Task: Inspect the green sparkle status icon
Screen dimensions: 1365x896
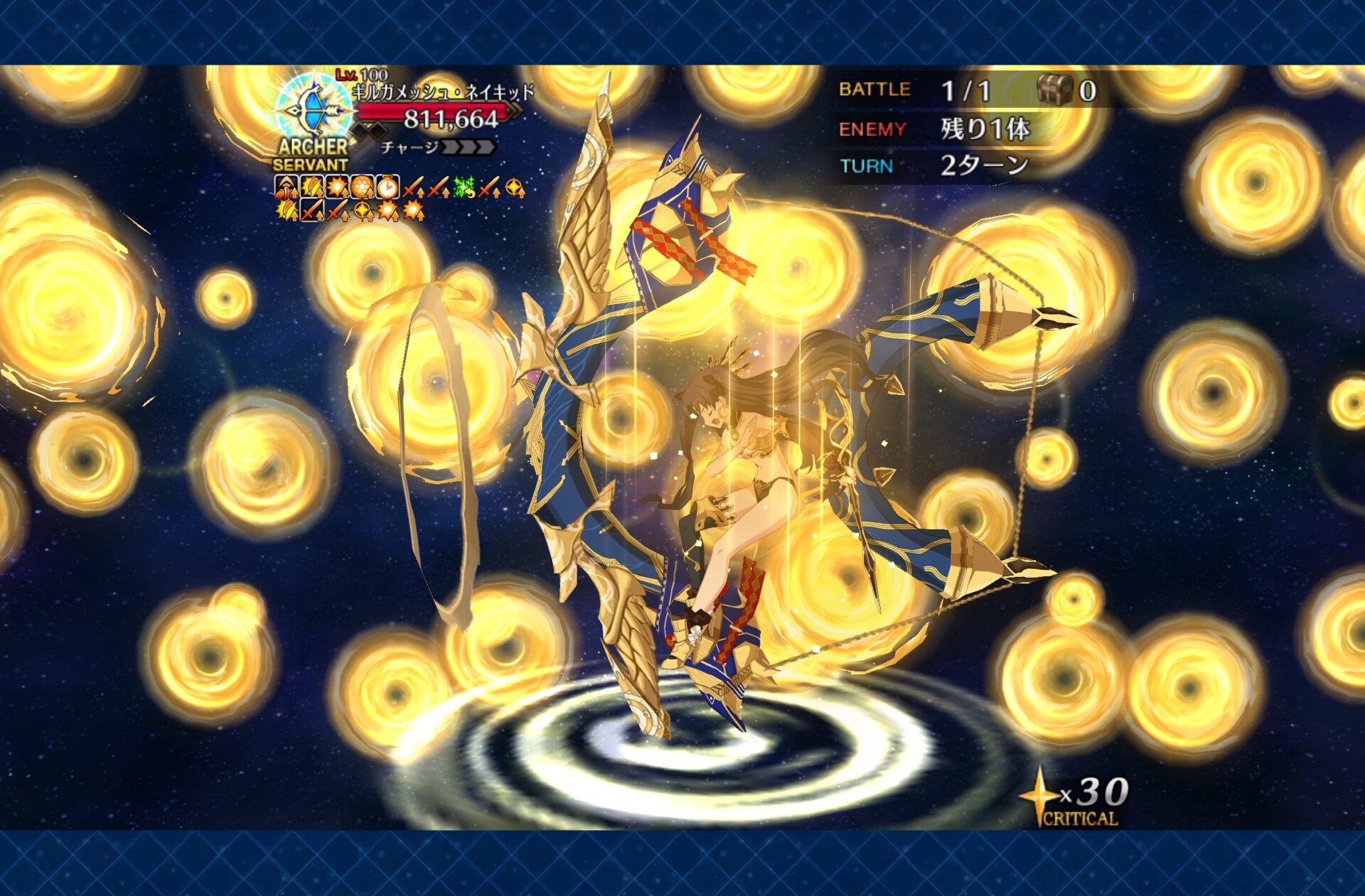Action: point(464,188)
